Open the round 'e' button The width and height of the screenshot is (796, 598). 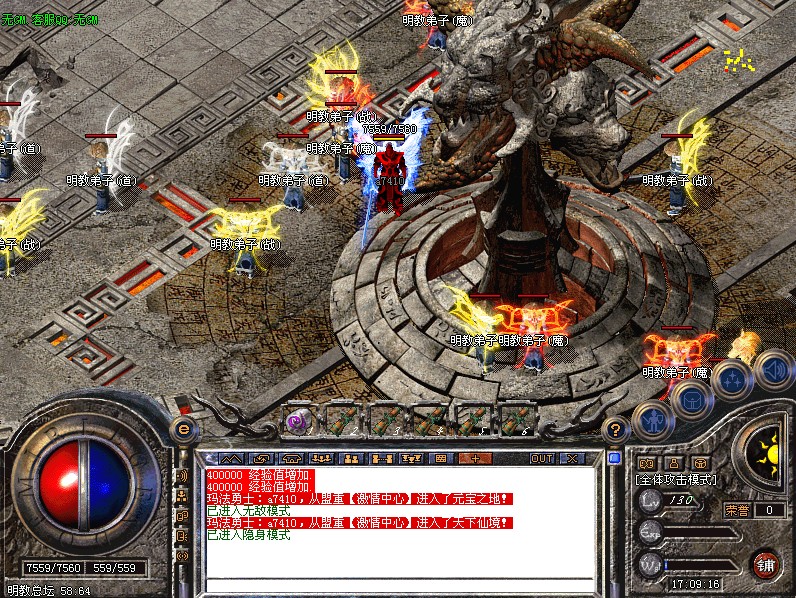pos(183,429)
